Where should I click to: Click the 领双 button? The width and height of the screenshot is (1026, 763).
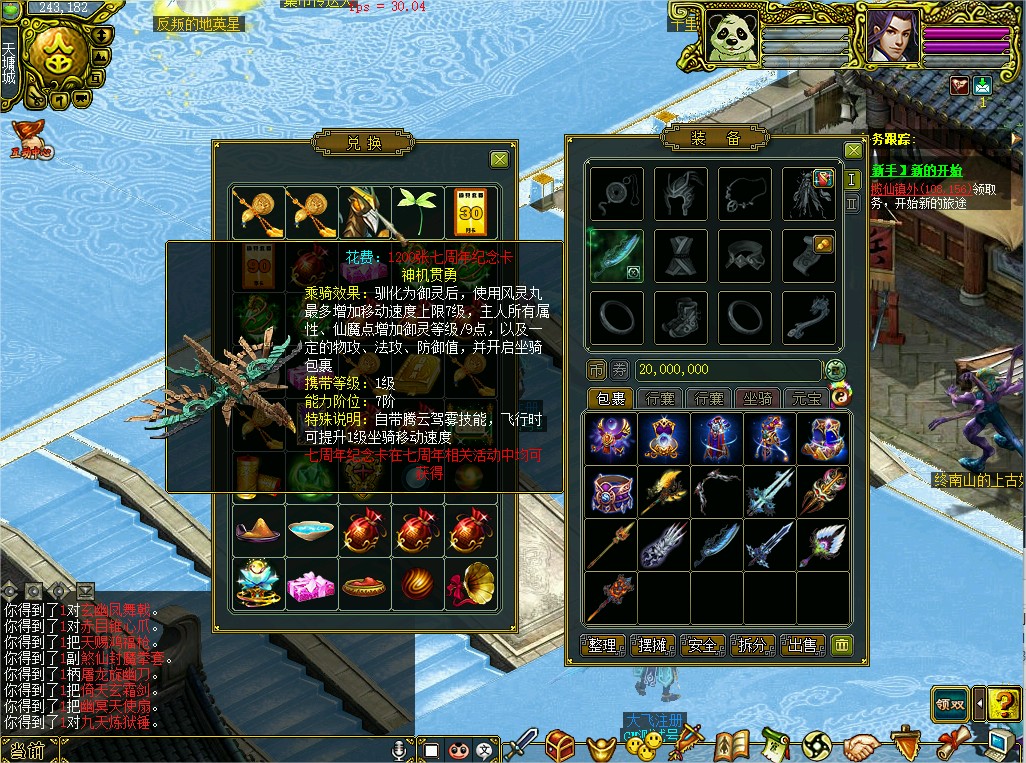point(950,703)
